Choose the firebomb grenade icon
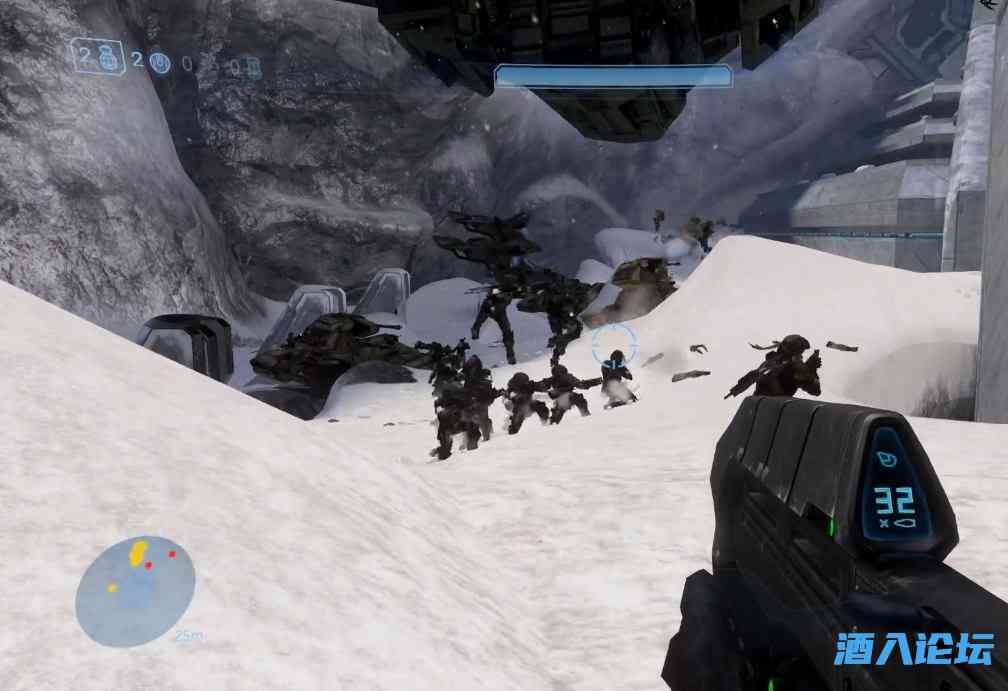This screenshot has width=1008, height=691. [251, 67]
